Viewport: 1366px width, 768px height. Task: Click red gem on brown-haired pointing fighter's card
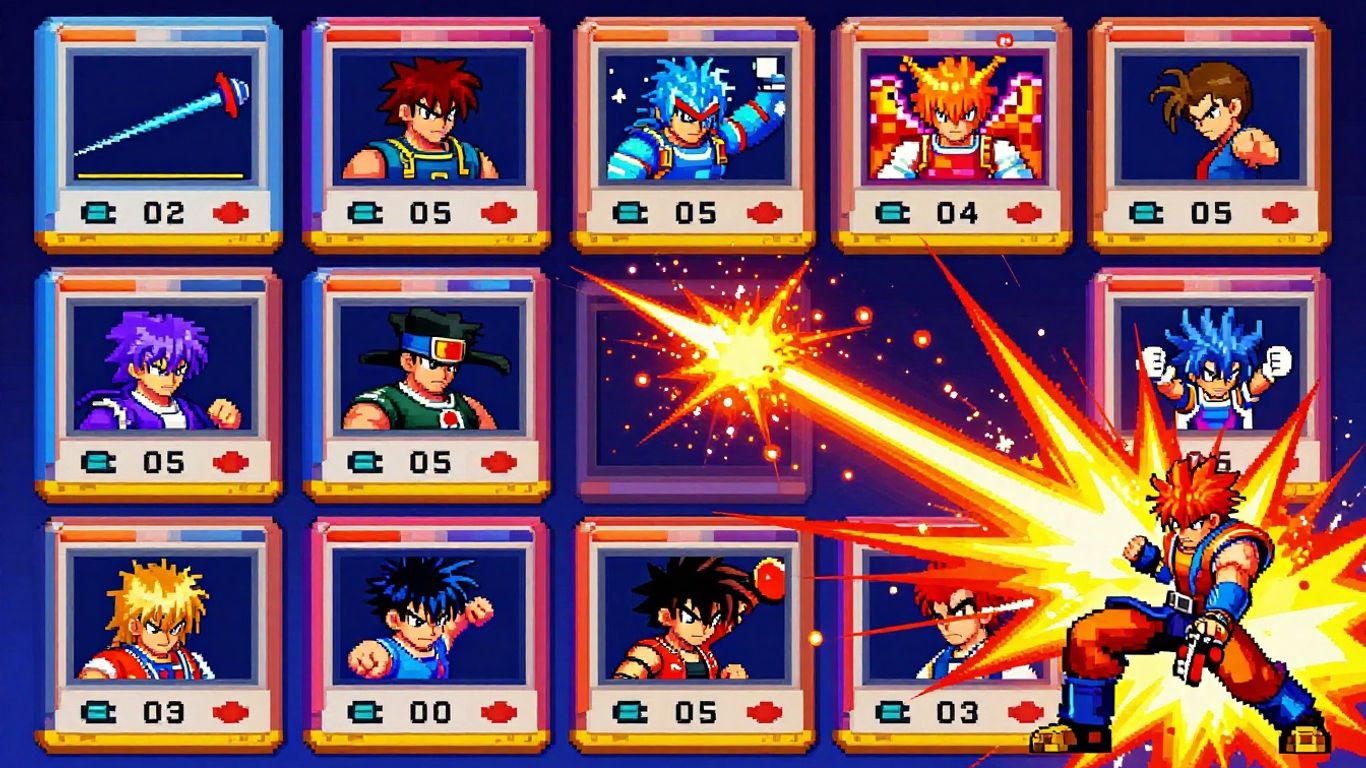point(1281,211)
